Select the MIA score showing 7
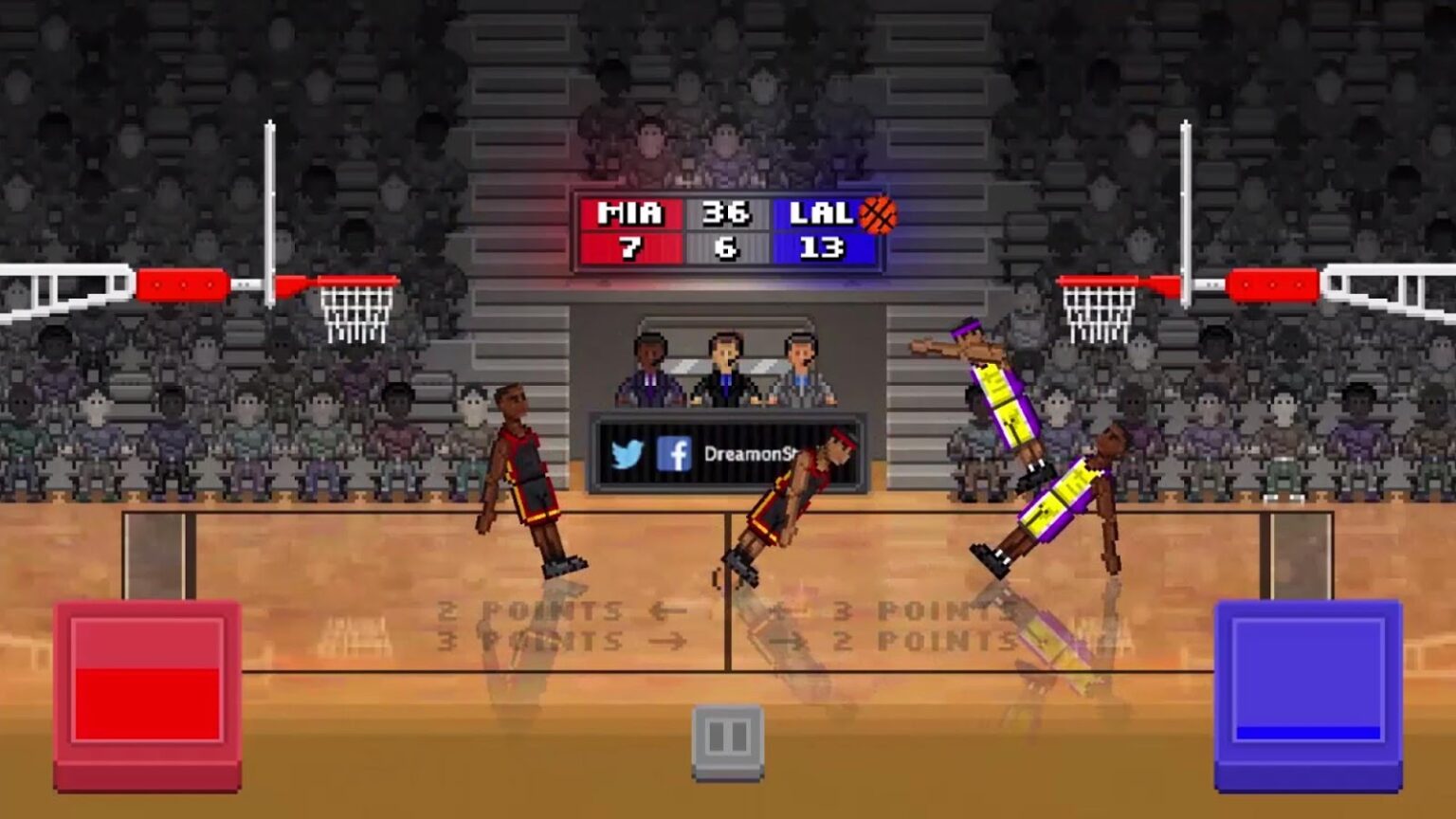The width and height of the screenshot is (1456, 819). pyautogui.click(x=629, y=249)
